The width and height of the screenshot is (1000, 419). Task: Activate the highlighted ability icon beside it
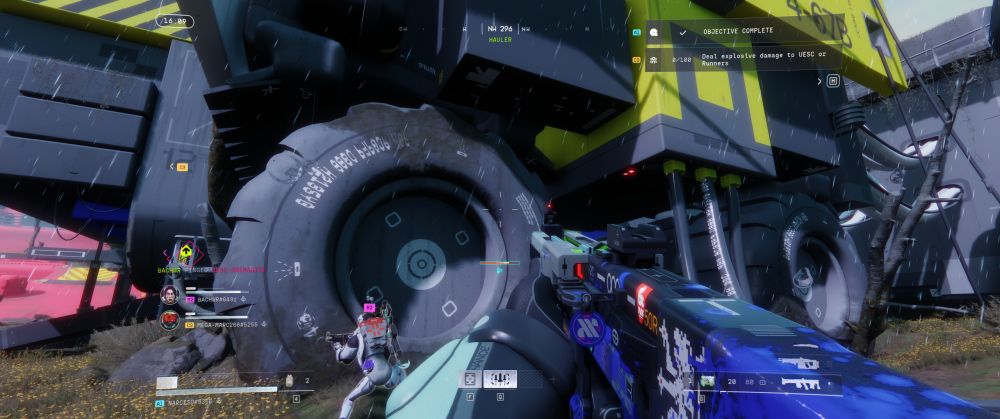[x=499, y=379]
